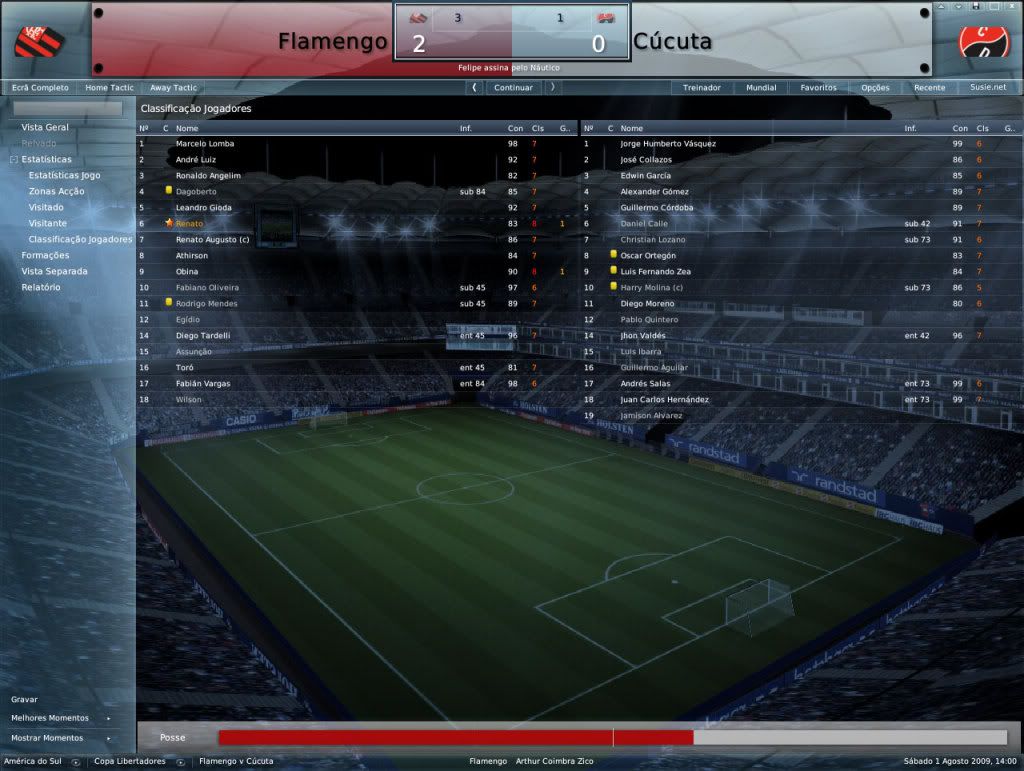The height and width of the screenshot is (771, 1024).
Task: Click the Continuar button
Action: [x=513, y=88]
